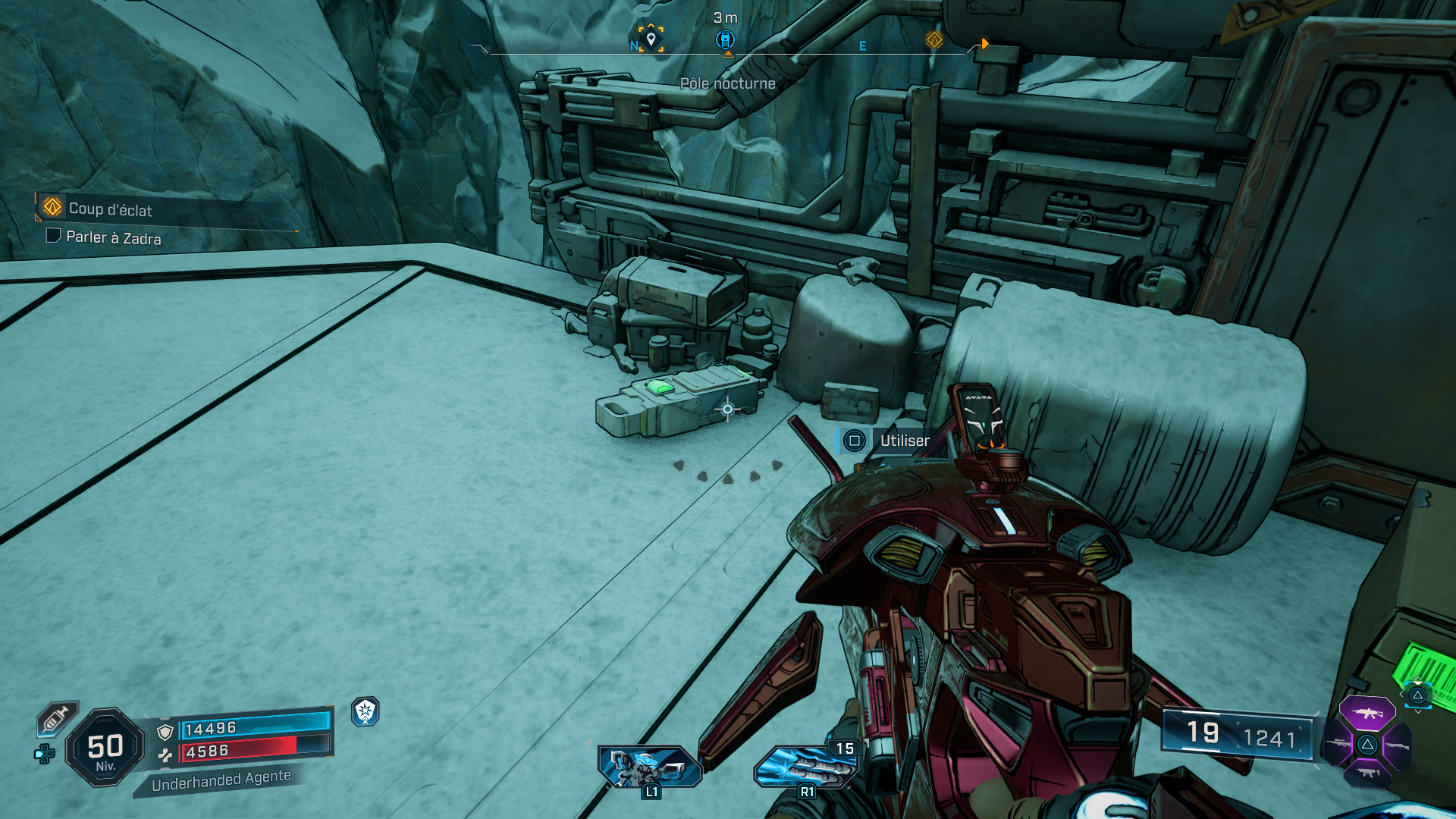The image size is (1456, 819).
Task: Click the orange quest diamond on the compass
Action: (x=934, y=39)
